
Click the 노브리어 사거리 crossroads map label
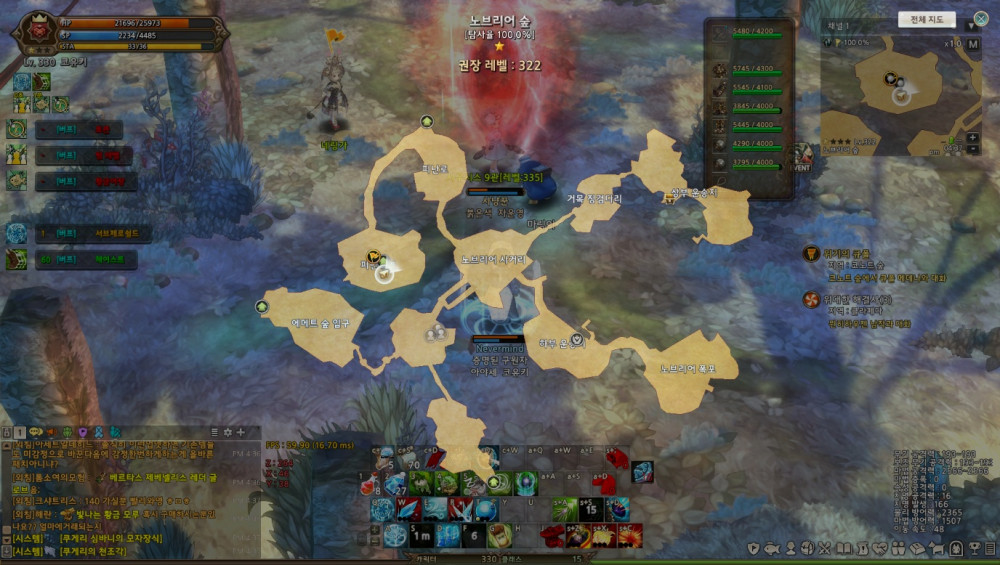[x=492, y=258]
